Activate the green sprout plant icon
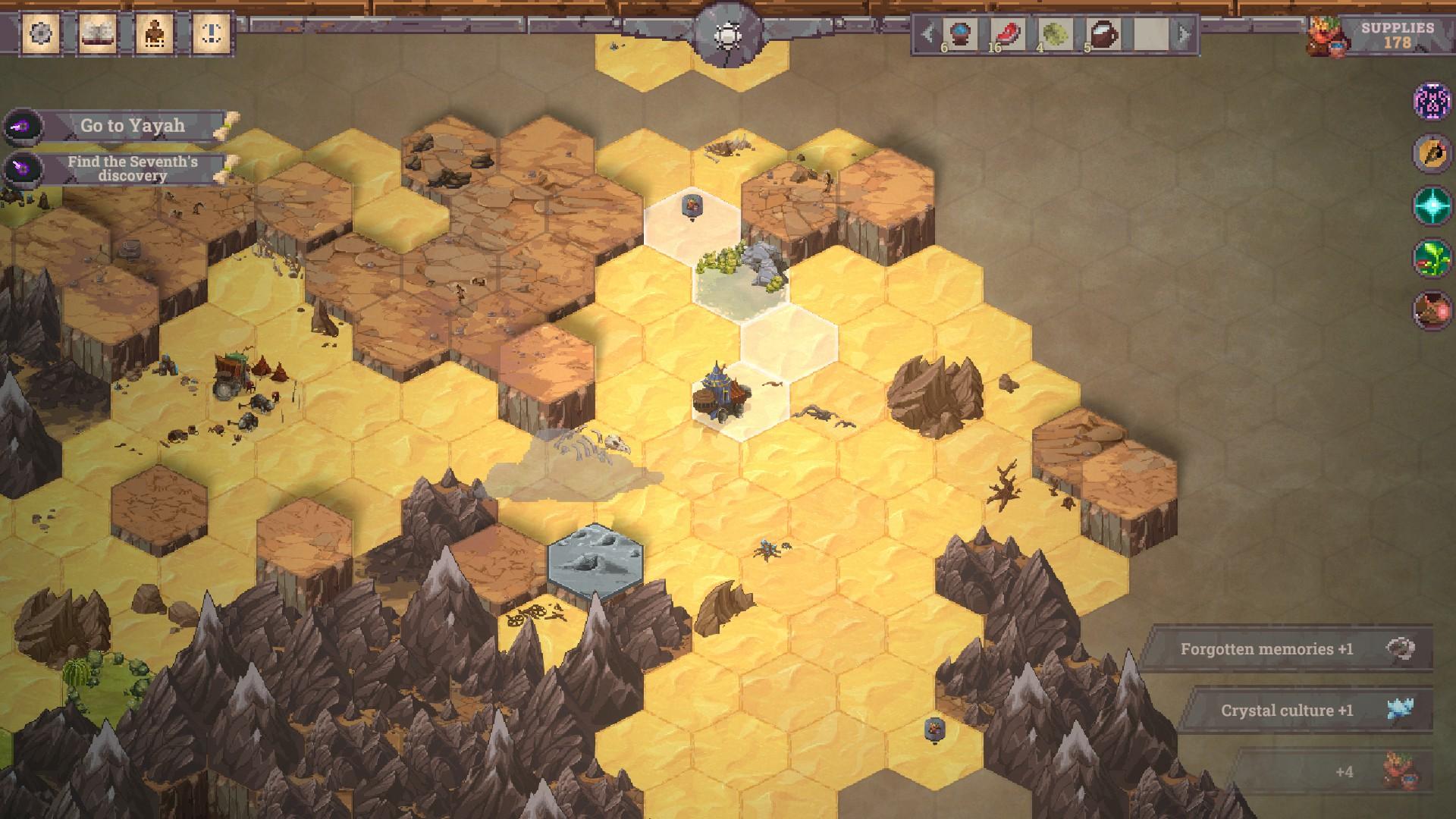This screenshot has height=819, width=1456. point(1432,258)
